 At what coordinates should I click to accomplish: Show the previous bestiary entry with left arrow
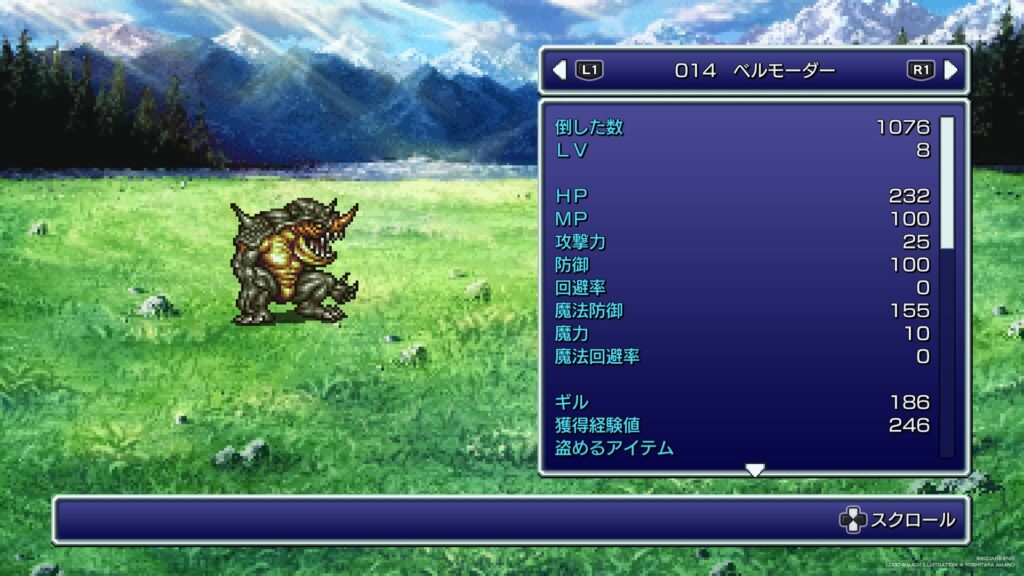point(560,70)
